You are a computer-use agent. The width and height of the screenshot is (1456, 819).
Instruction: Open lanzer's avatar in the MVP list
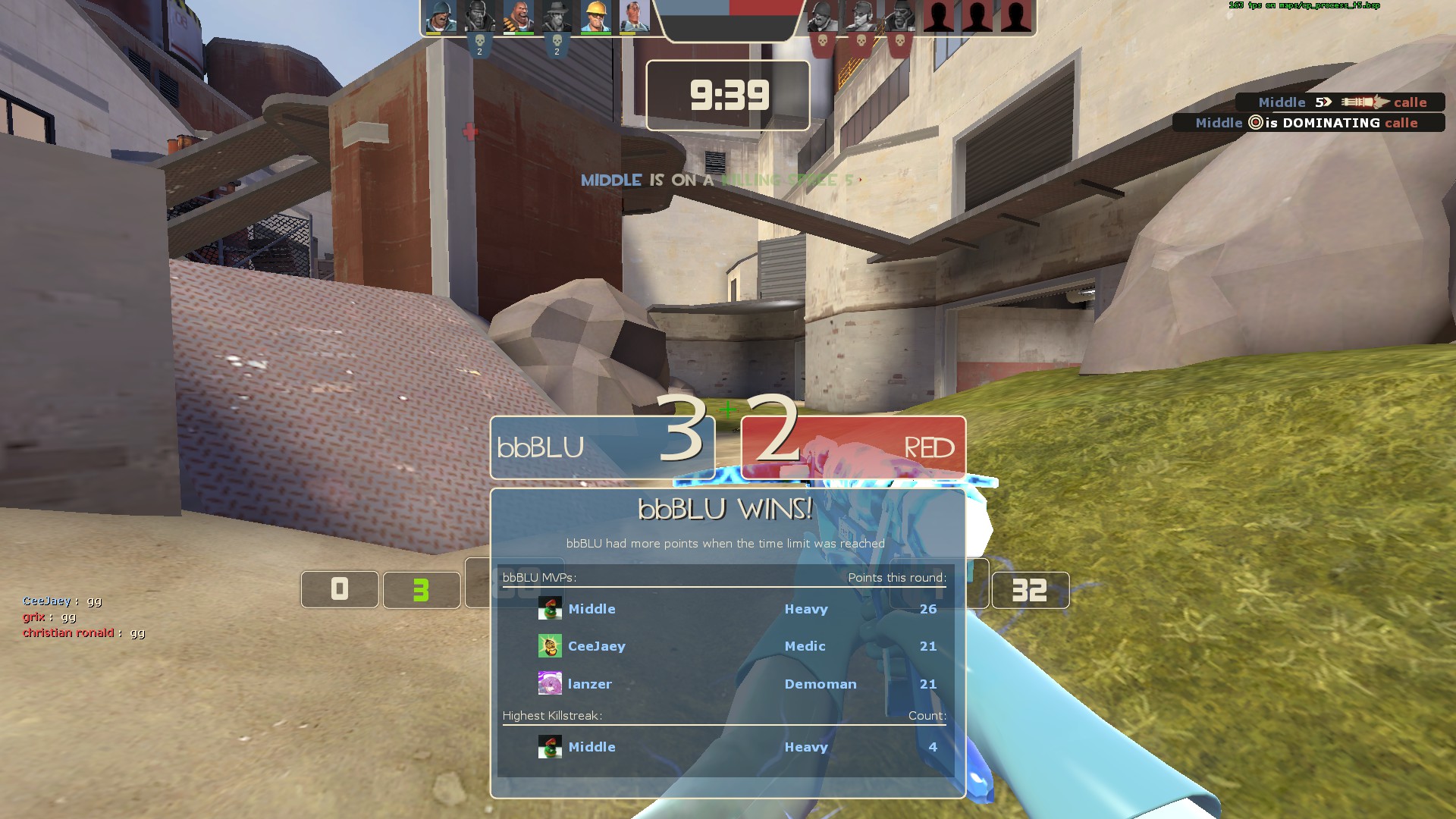550,684
